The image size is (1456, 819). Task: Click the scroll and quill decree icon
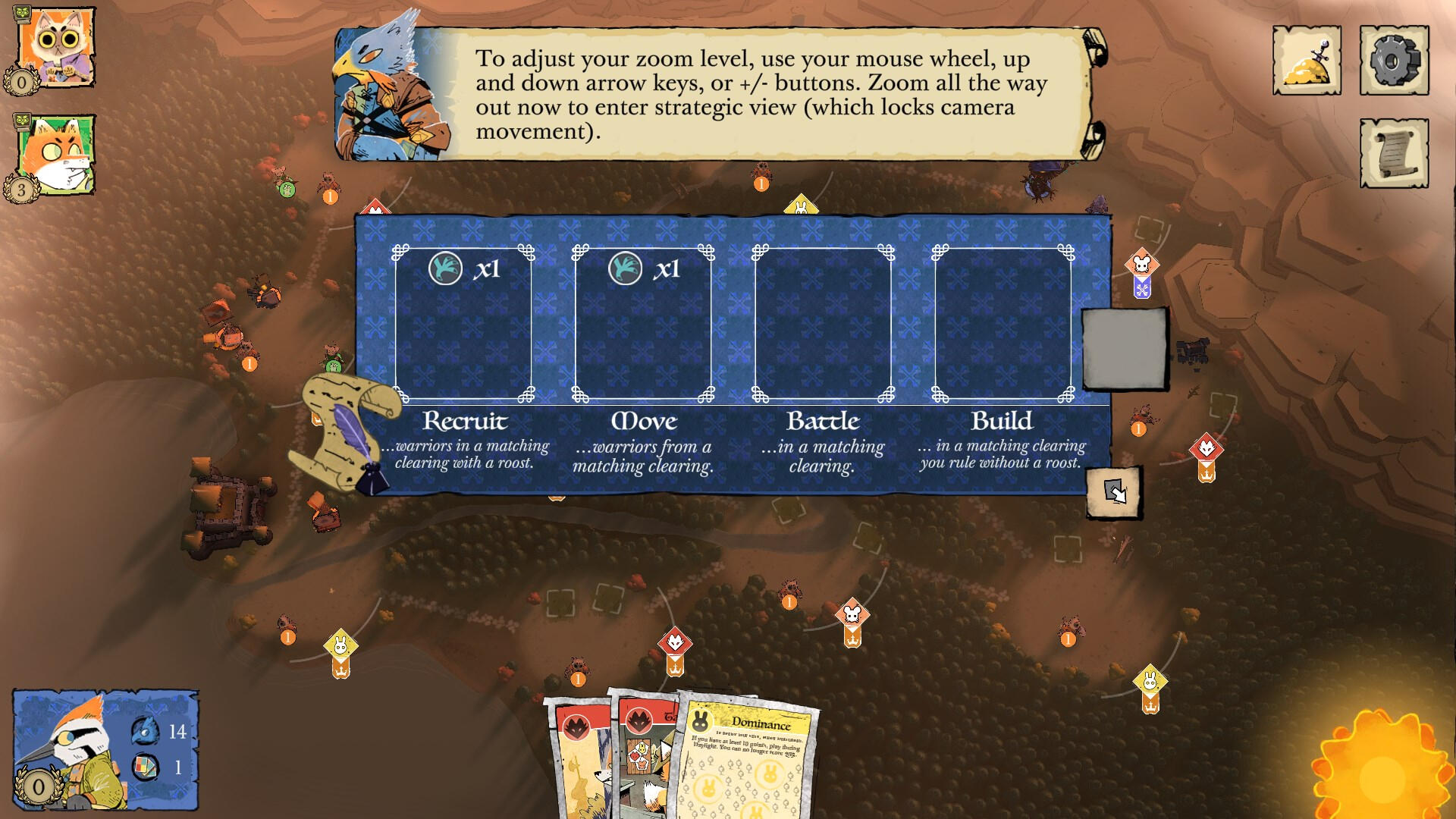point(345,432)
